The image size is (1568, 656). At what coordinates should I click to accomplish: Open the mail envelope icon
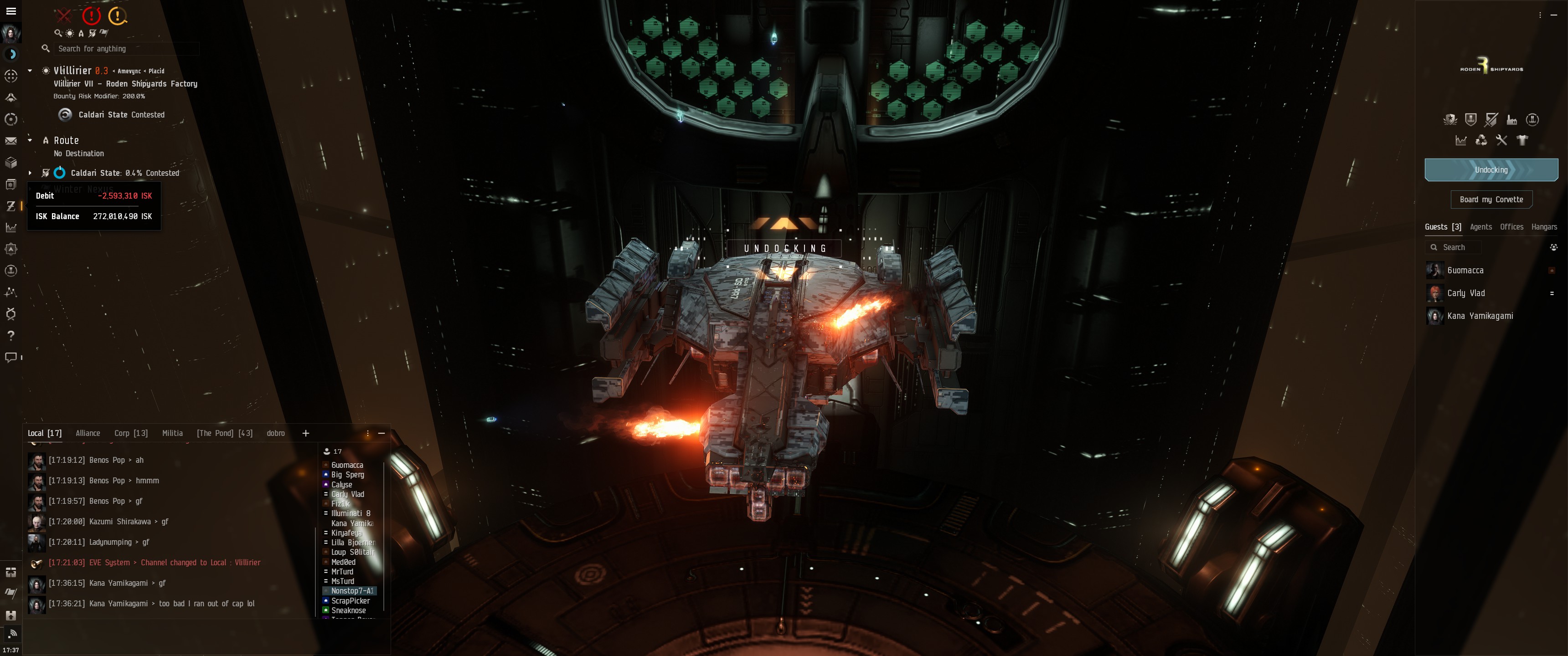10,141
